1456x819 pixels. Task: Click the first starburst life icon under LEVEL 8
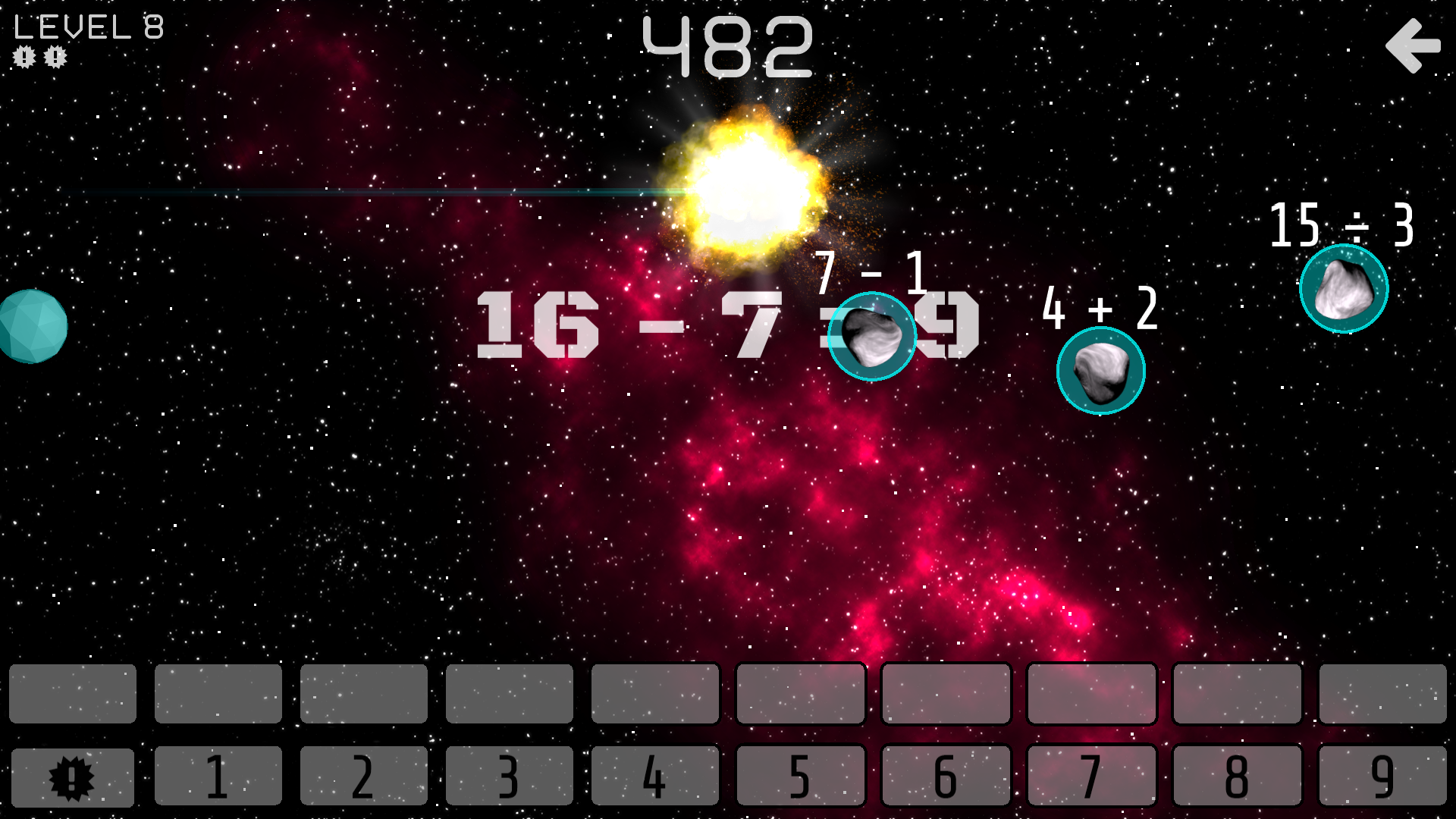click(x=25, y=57)
